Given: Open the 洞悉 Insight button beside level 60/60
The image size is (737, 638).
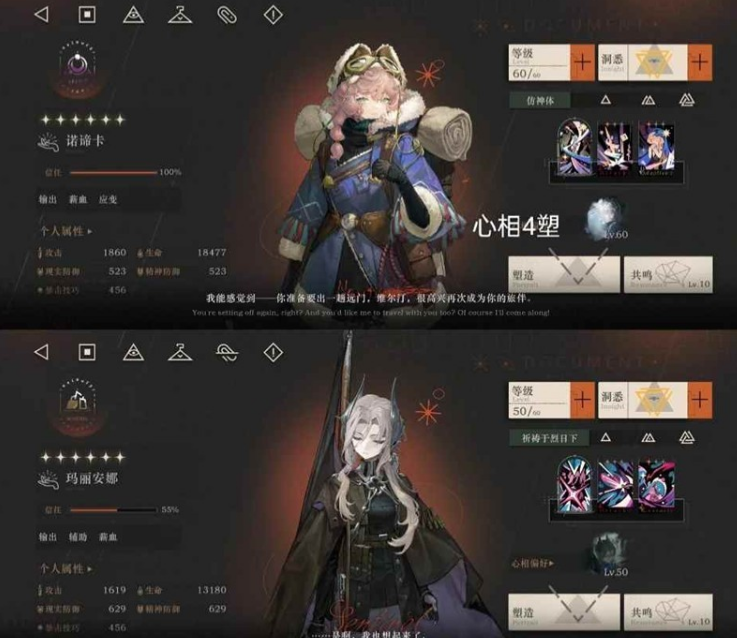Looking at the screenshot, I should coord(654,61).
